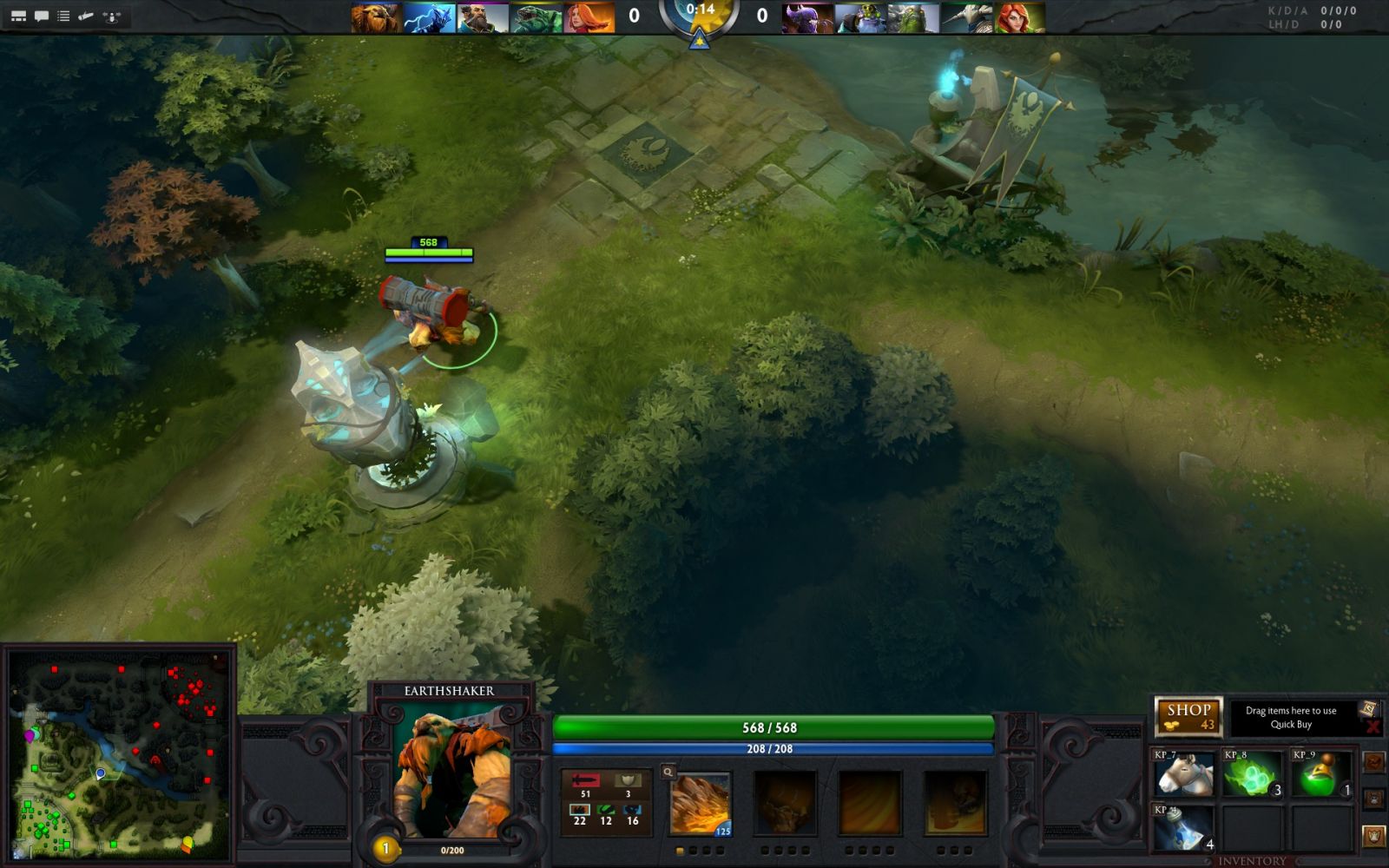Screen dimensions: 1389x868
Task: Click the magnifier above the hero stats
Action: (x=668, y=772)
